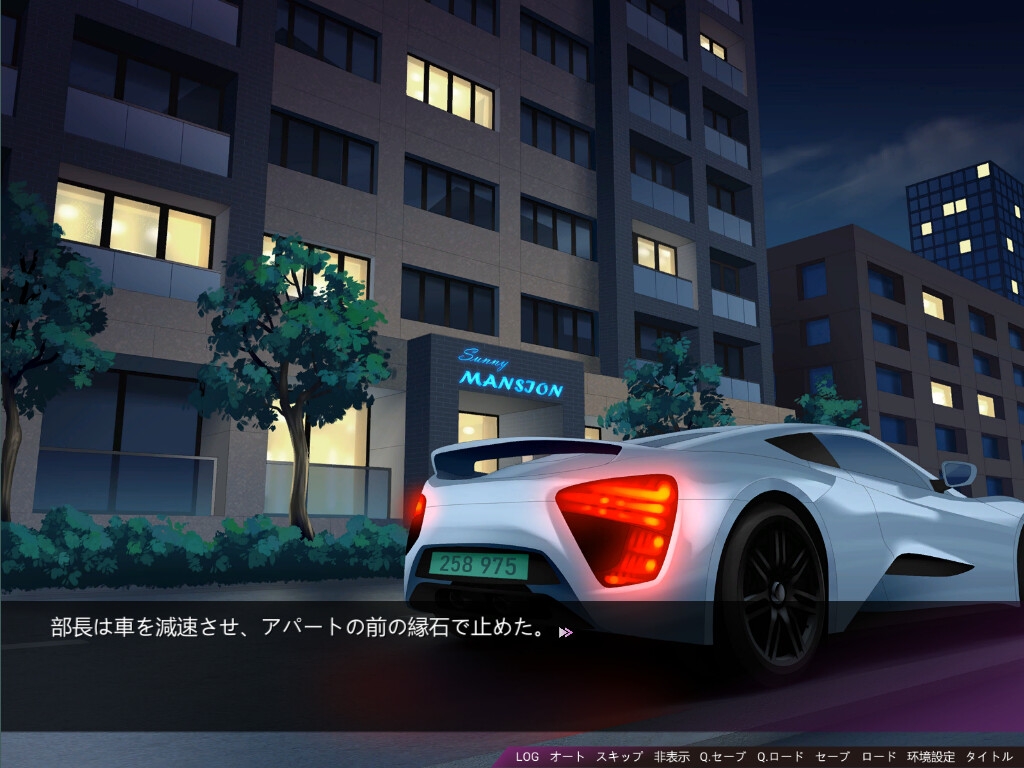Screen dimensions: 1024x768
Task: Click the dialogue advance arrow
Action: (x=566, y=632)
